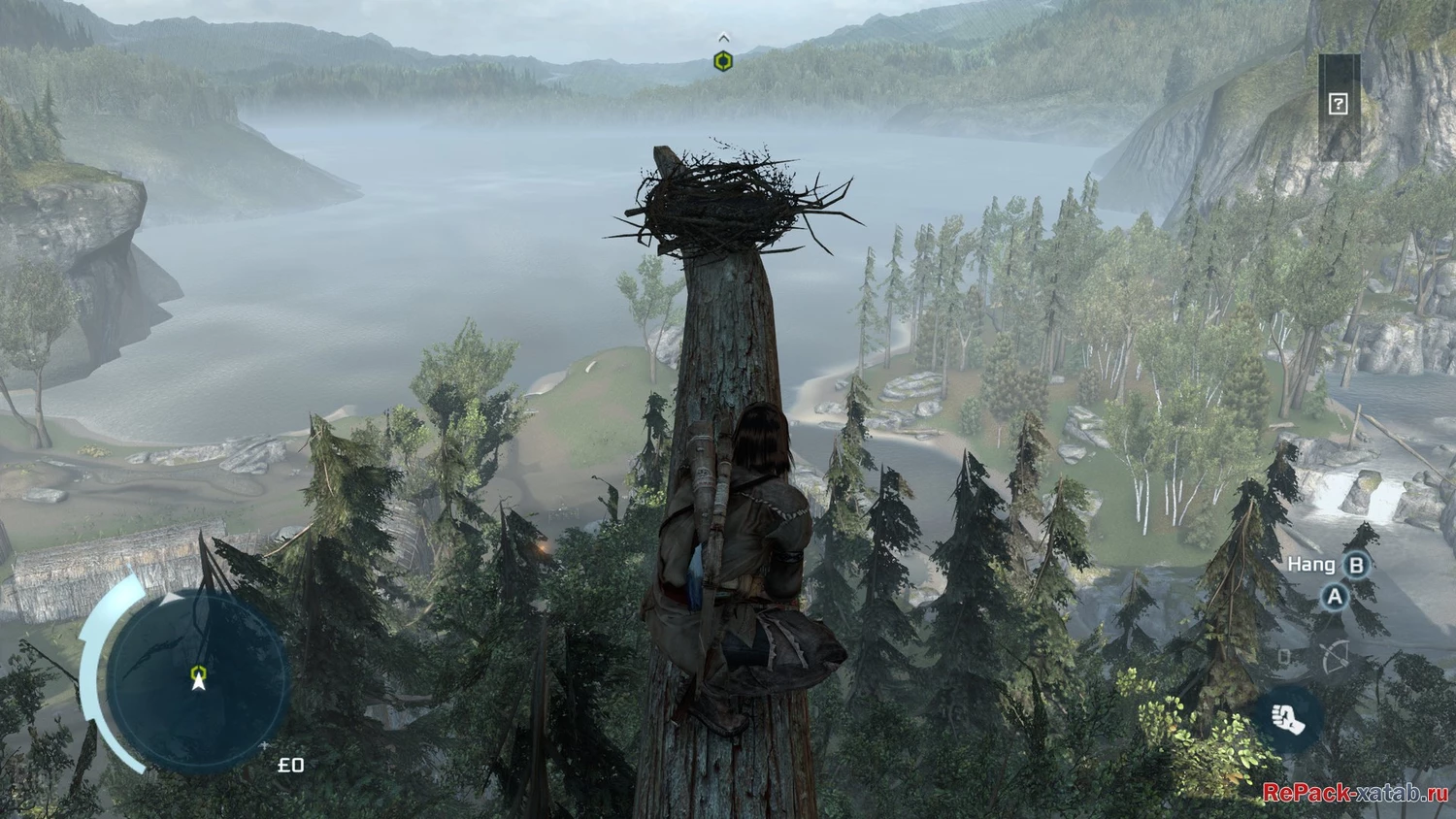Select the fist unarmed weapon icon

coord(1288,719)
